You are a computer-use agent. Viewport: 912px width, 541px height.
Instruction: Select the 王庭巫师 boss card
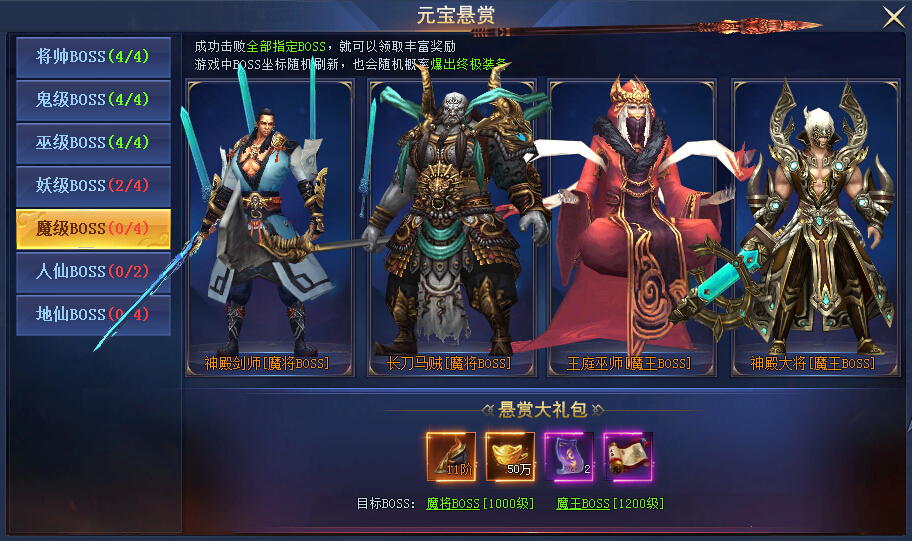tap(632, 228)
